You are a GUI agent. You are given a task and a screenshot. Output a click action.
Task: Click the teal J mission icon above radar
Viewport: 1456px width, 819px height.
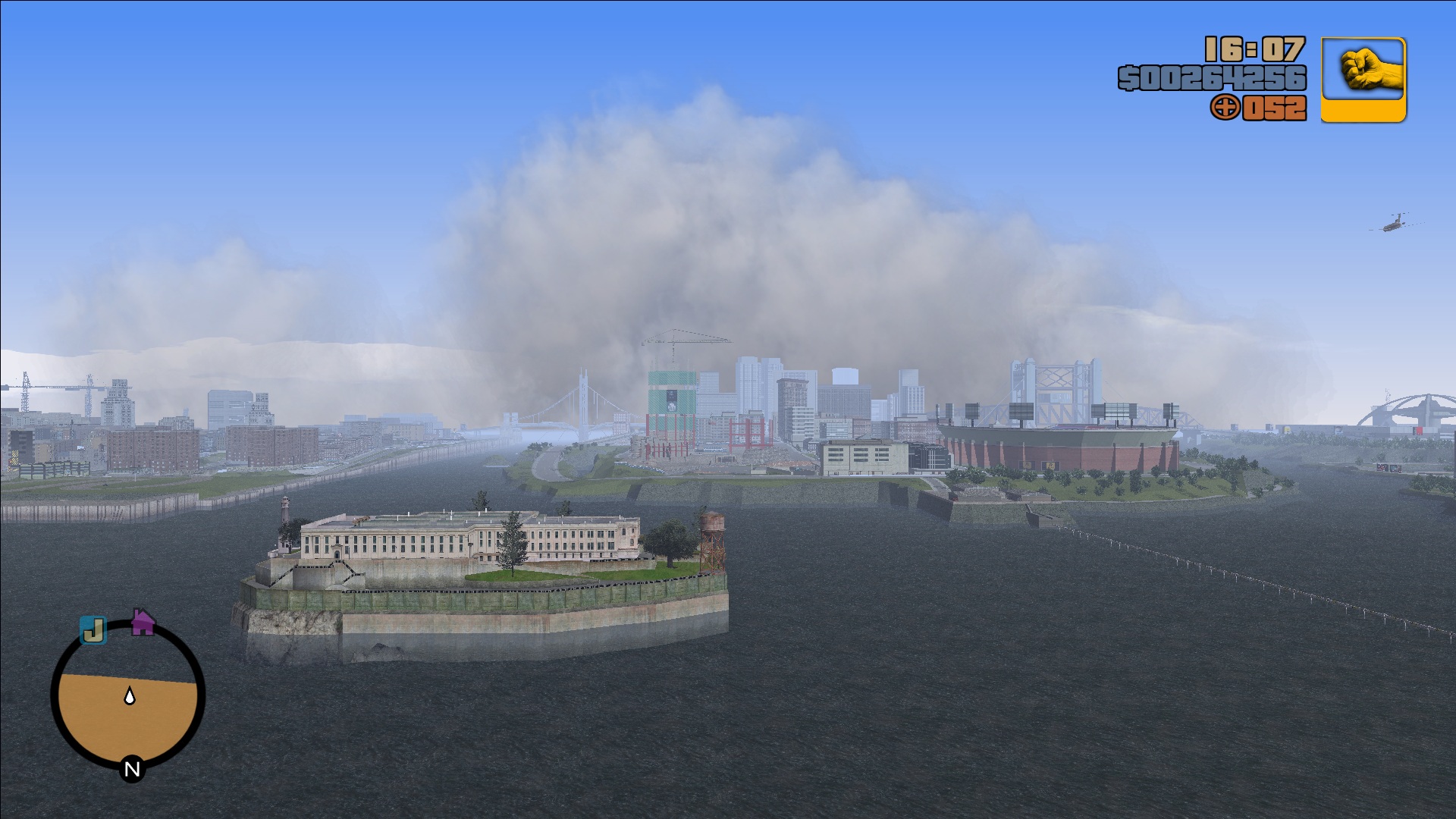point(94,629)
